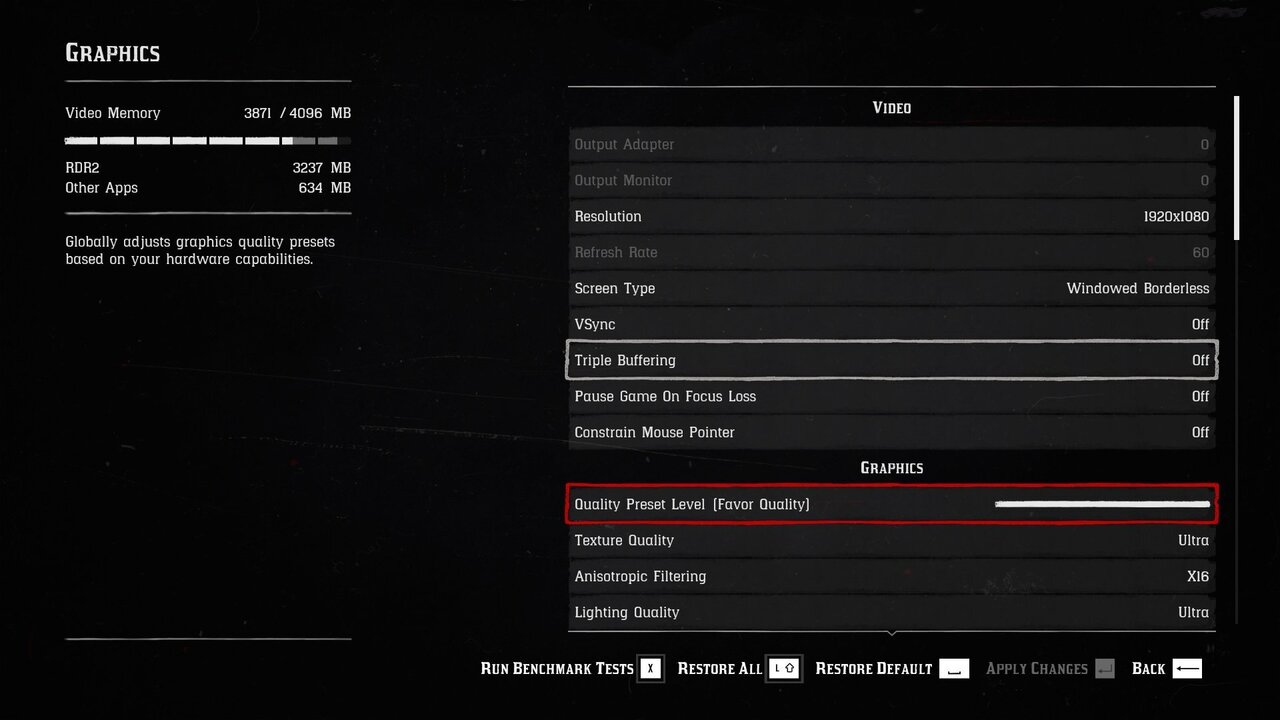Screen dimensions: 1280x720
Task: Adjust Anisotropic Filtering from X16
Action: (x=891, y=576)
